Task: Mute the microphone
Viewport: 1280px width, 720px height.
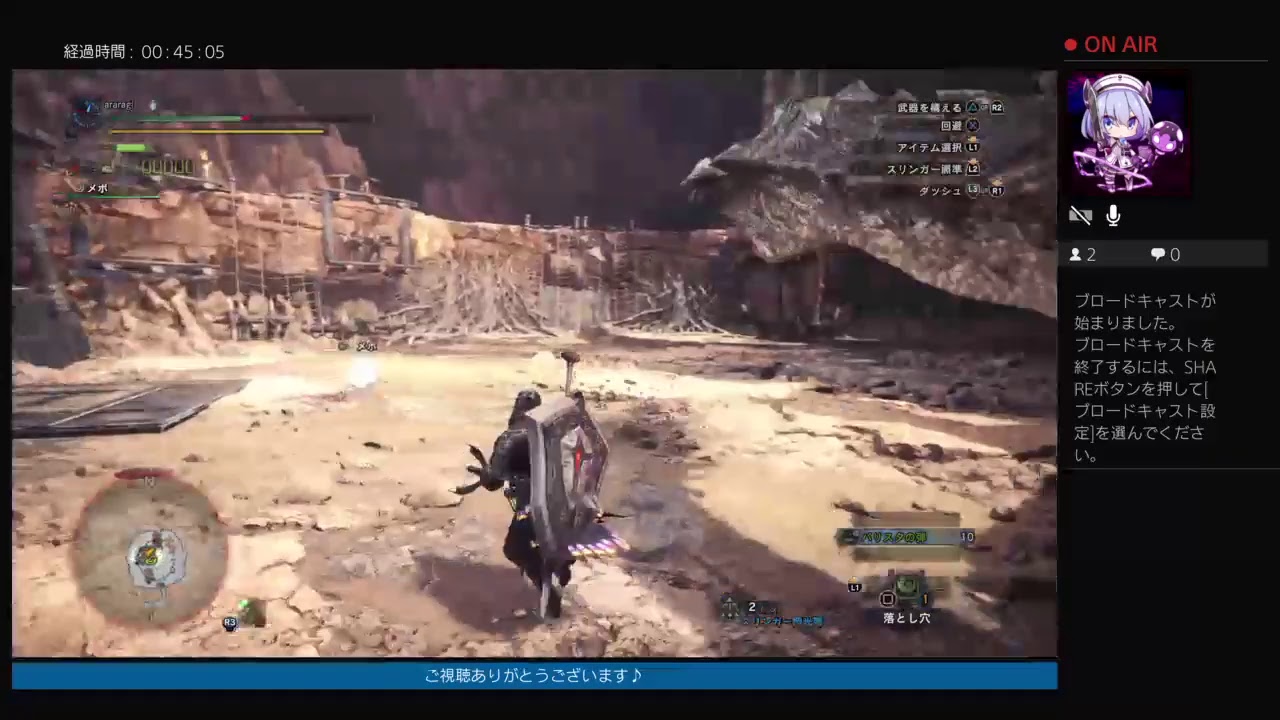Action: pos(1112,215)
